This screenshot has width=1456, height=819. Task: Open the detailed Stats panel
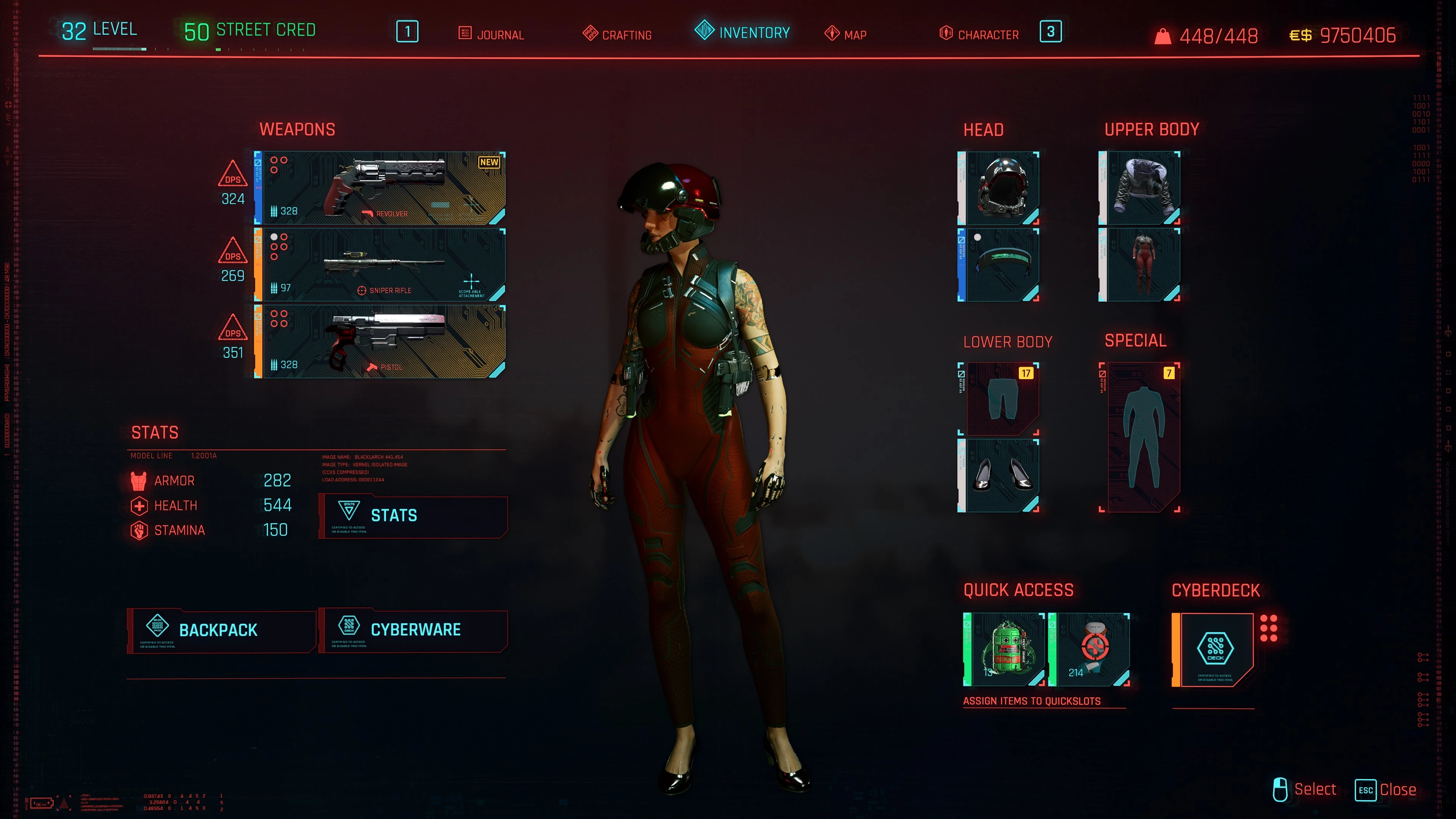[413, 516]
